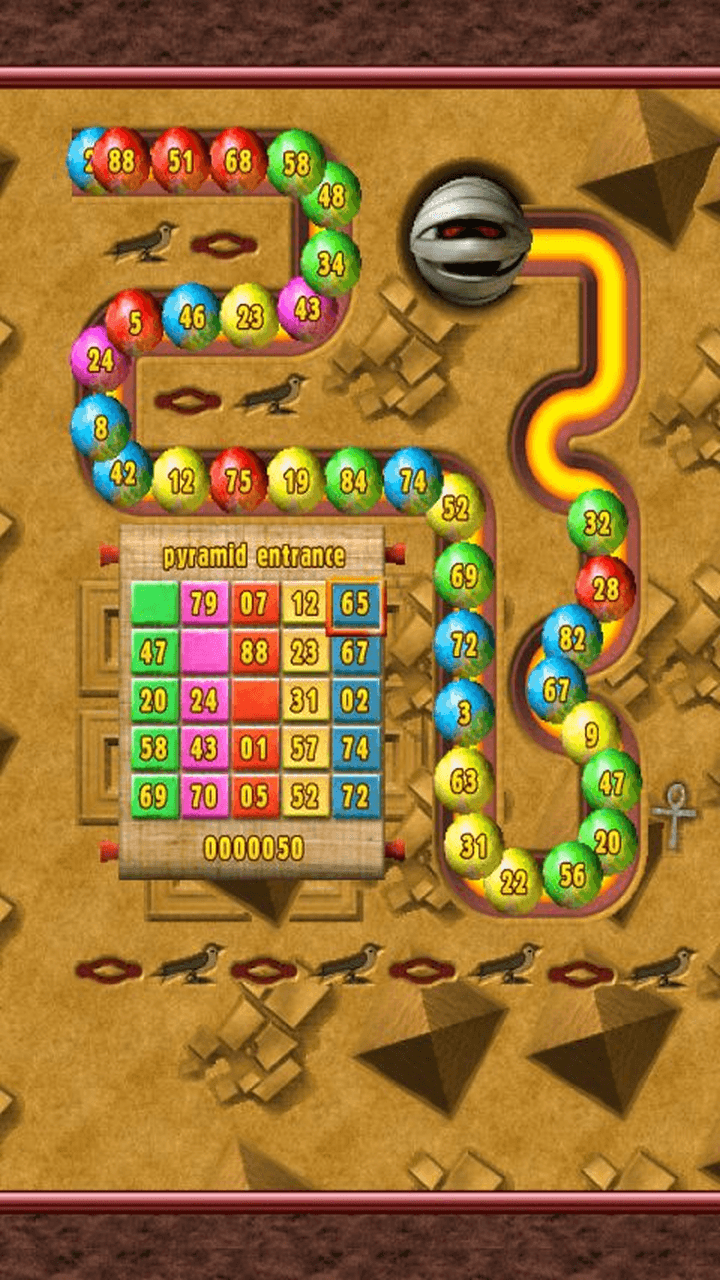Choose the green 58 tile
The height and width of the screenshot is (1280, 720).
(154, 748)
